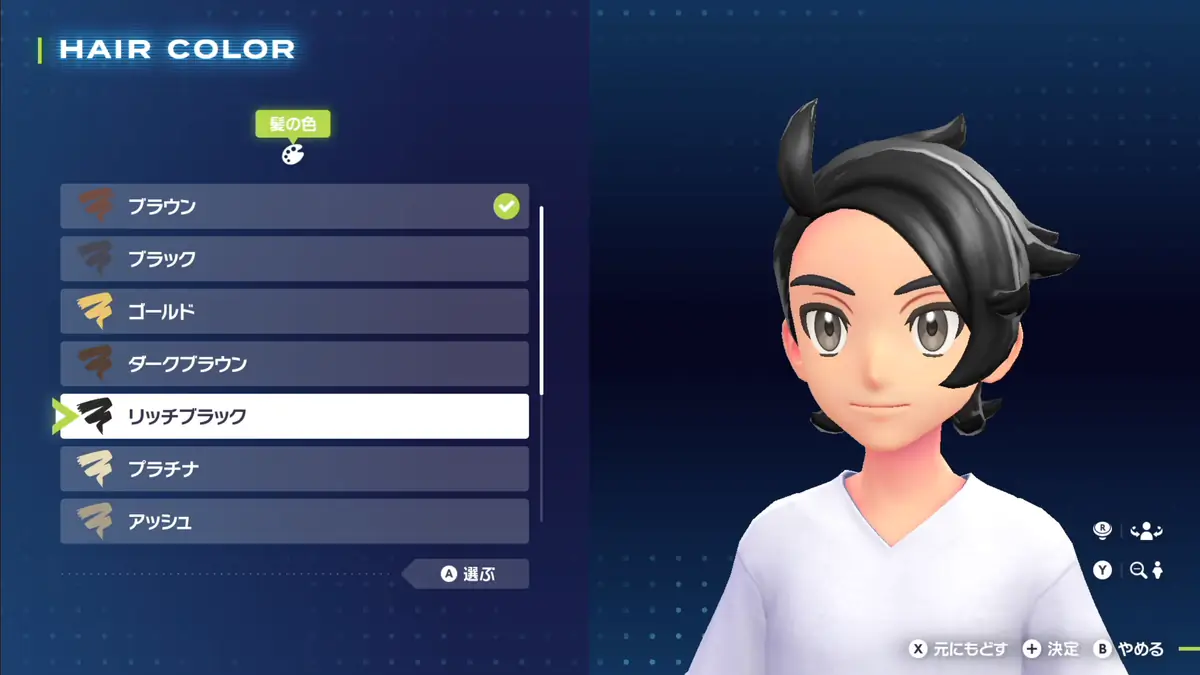Open the 髪の色 palette tab
This screenshot has height=675, width=1200.
(x=292, y=140)
